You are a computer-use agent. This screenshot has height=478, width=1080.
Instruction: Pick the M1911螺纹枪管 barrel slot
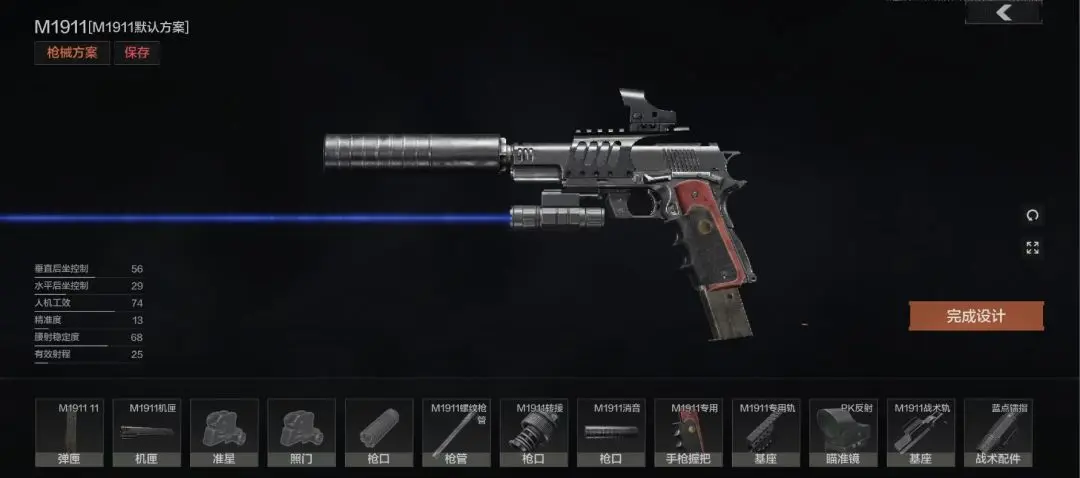(456, 433)
